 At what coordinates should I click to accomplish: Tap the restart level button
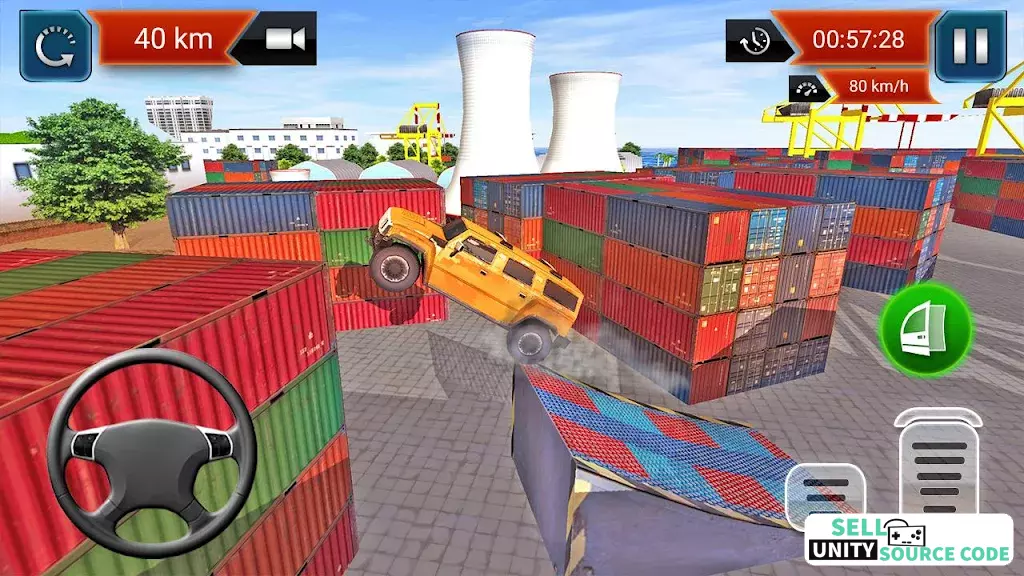pyautogui.click(x=56, y=45)
